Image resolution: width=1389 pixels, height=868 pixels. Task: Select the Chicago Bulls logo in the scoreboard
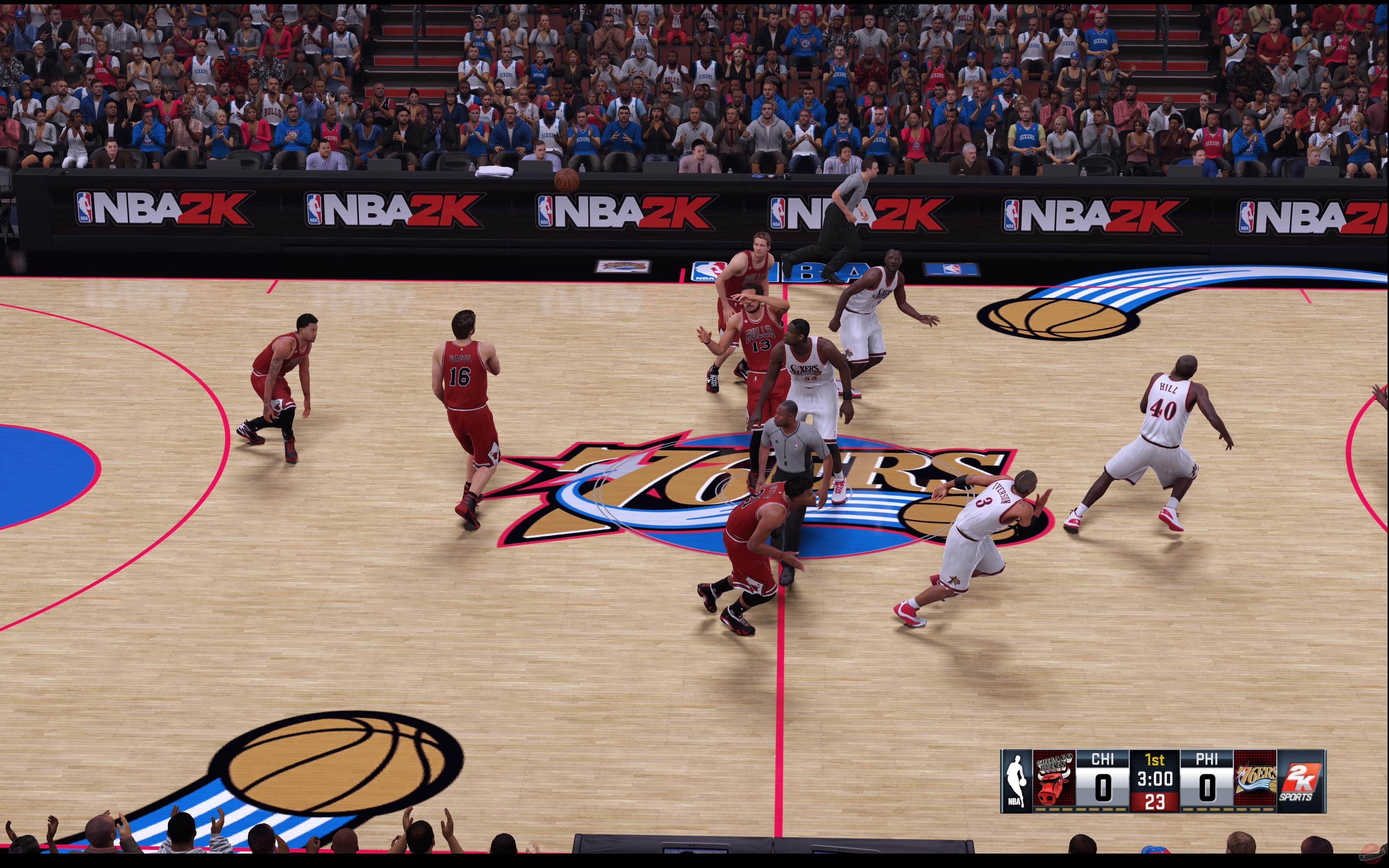[x=1054, y=780]
